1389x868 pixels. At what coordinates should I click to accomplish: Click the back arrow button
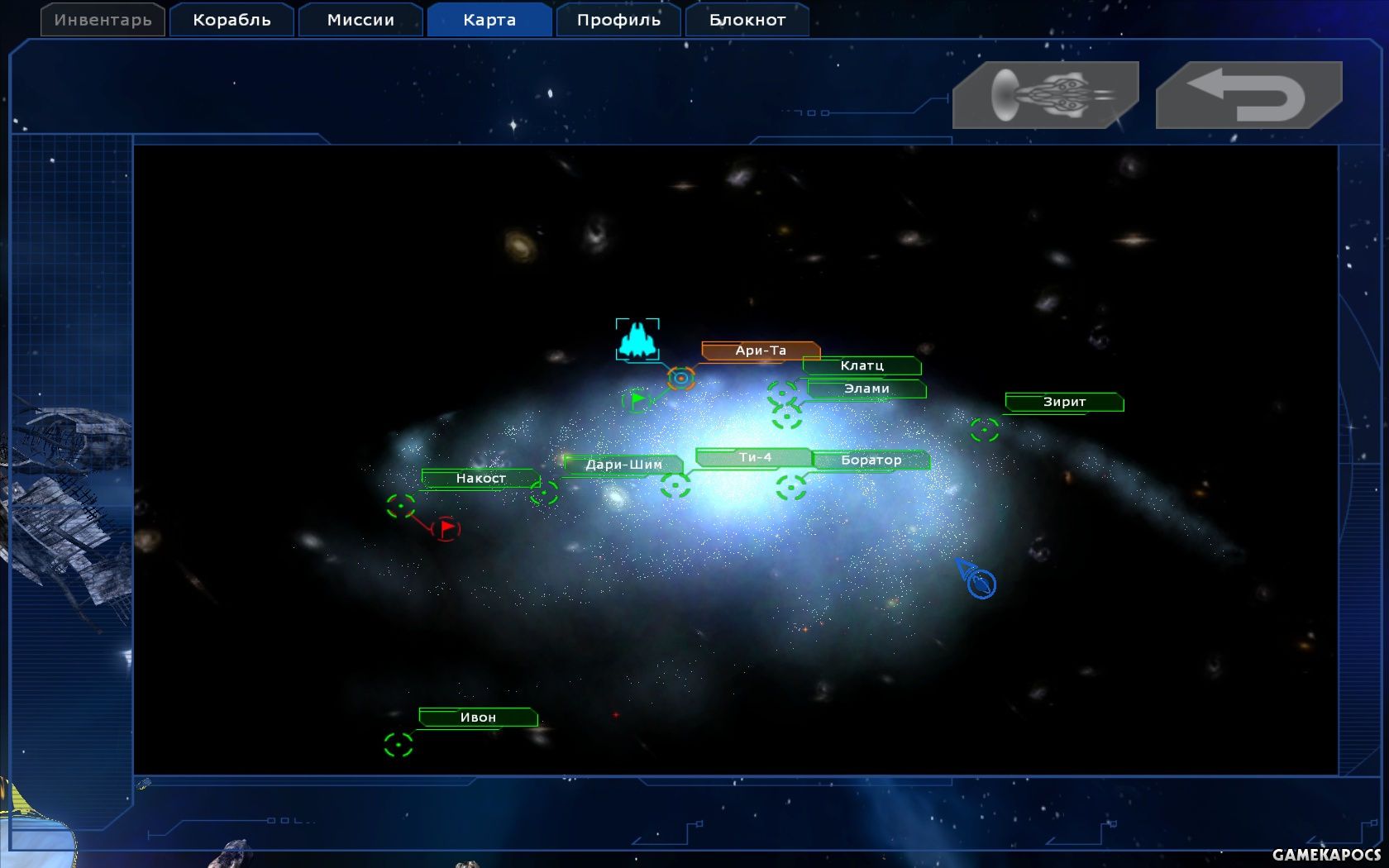tap(1248, 95)
